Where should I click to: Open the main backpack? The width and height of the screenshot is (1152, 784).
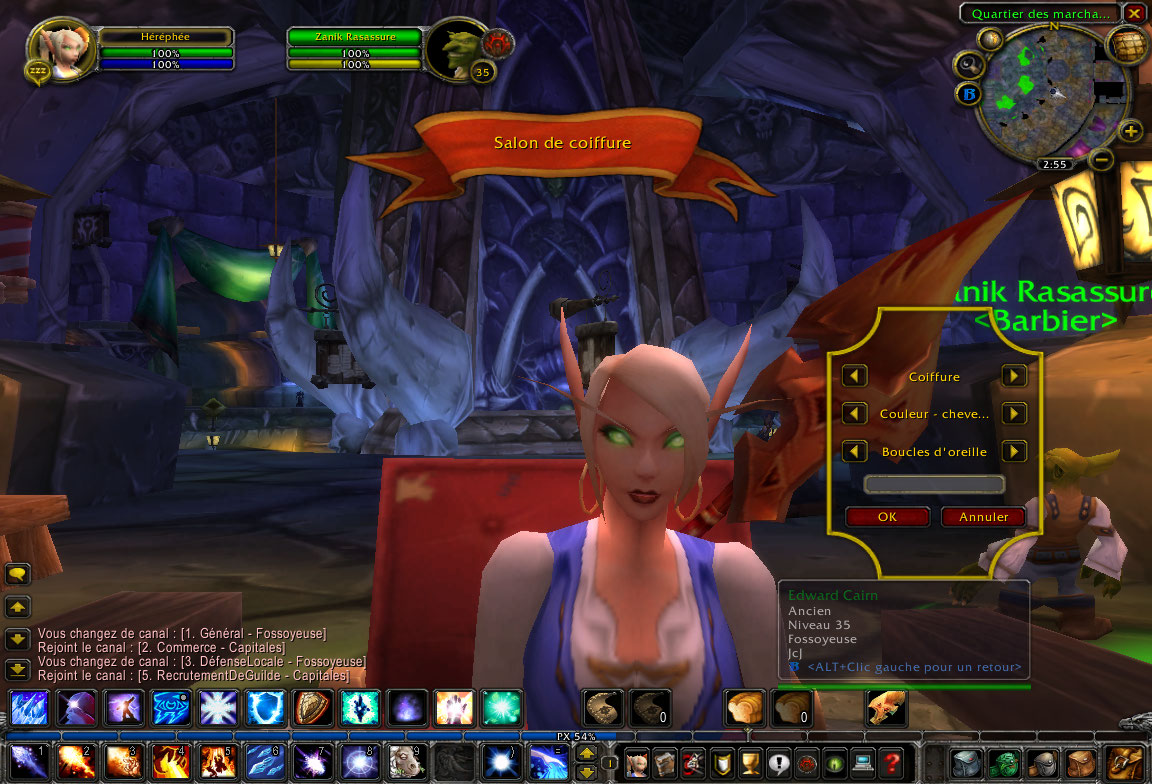1124,763
